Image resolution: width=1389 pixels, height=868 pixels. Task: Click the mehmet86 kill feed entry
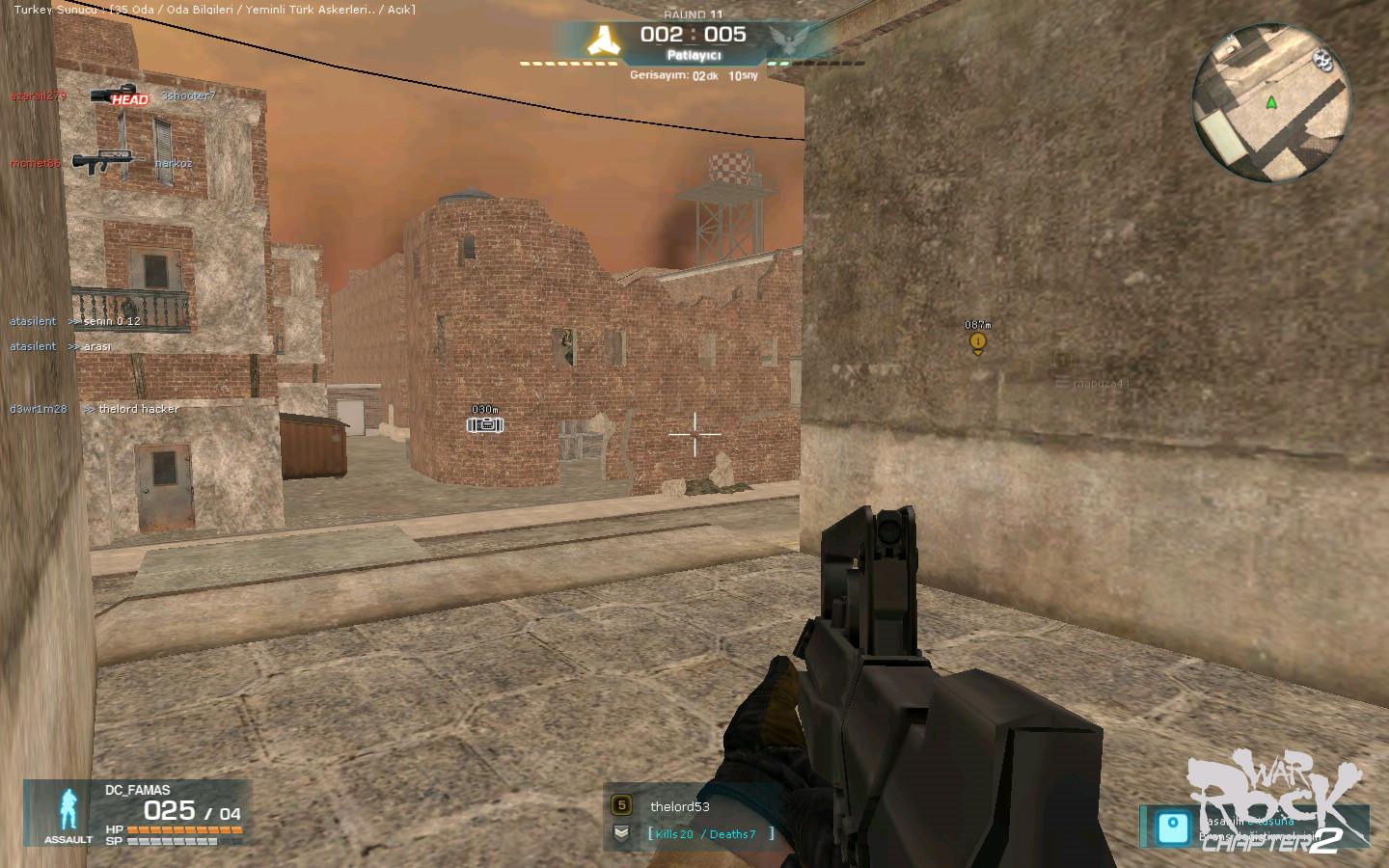click(100, 163)
